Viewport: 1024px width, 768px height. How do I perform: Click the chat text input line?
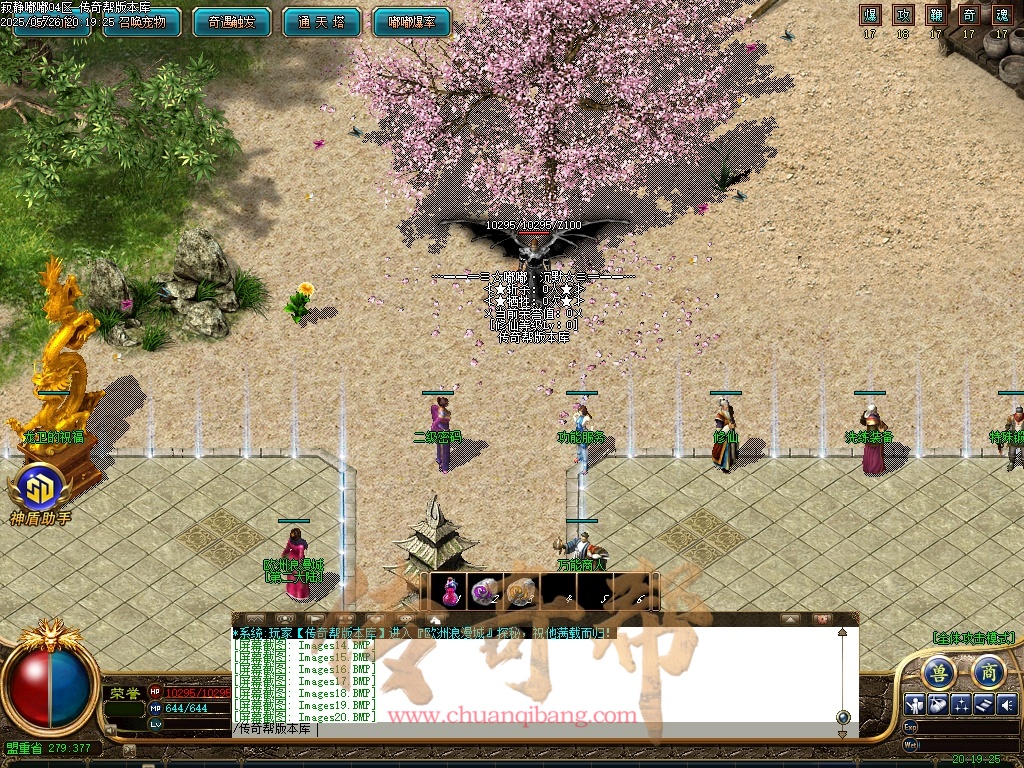click(x=530, y=730)
